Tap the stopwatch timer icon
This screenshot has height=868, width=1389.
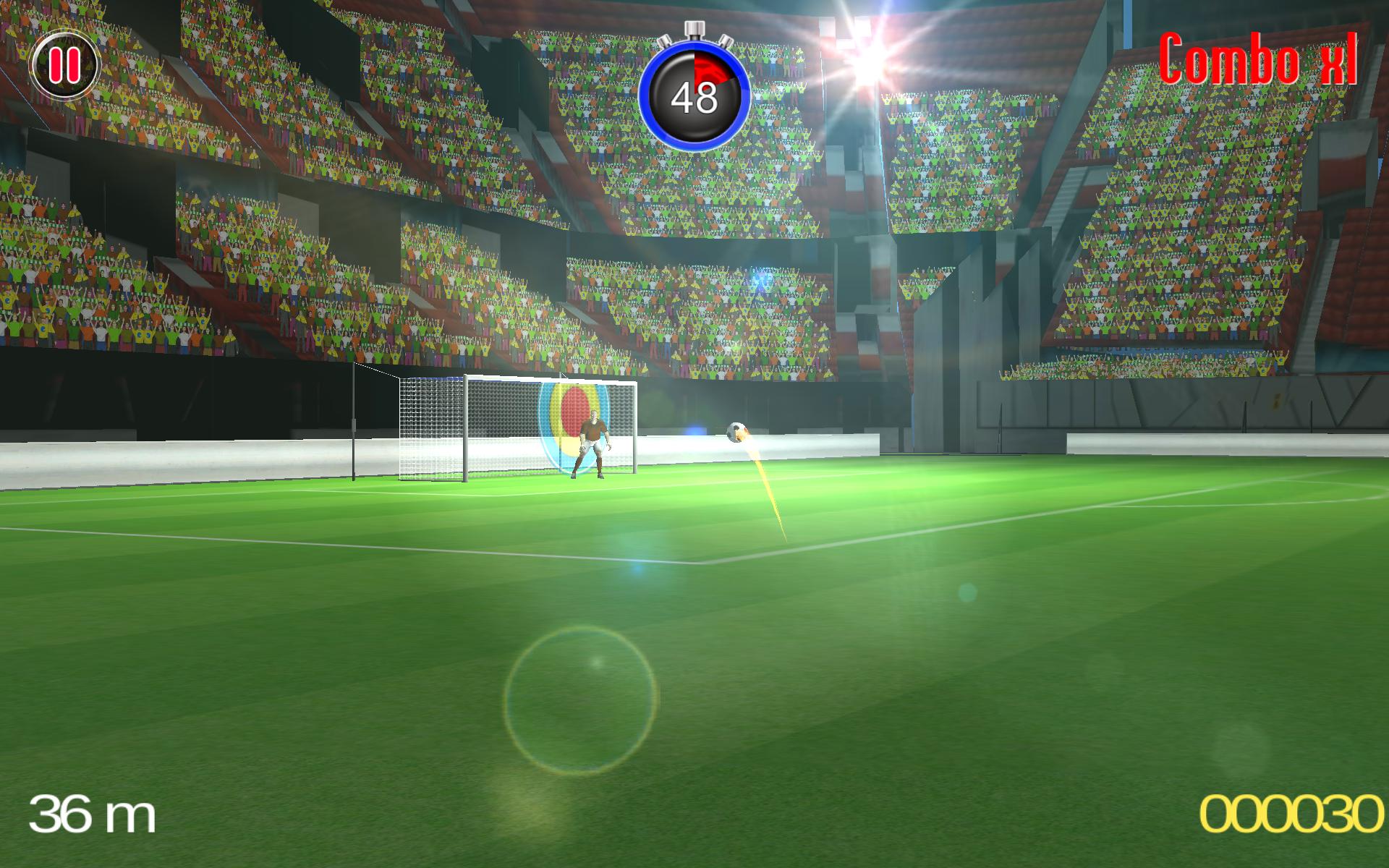(694, 94)
